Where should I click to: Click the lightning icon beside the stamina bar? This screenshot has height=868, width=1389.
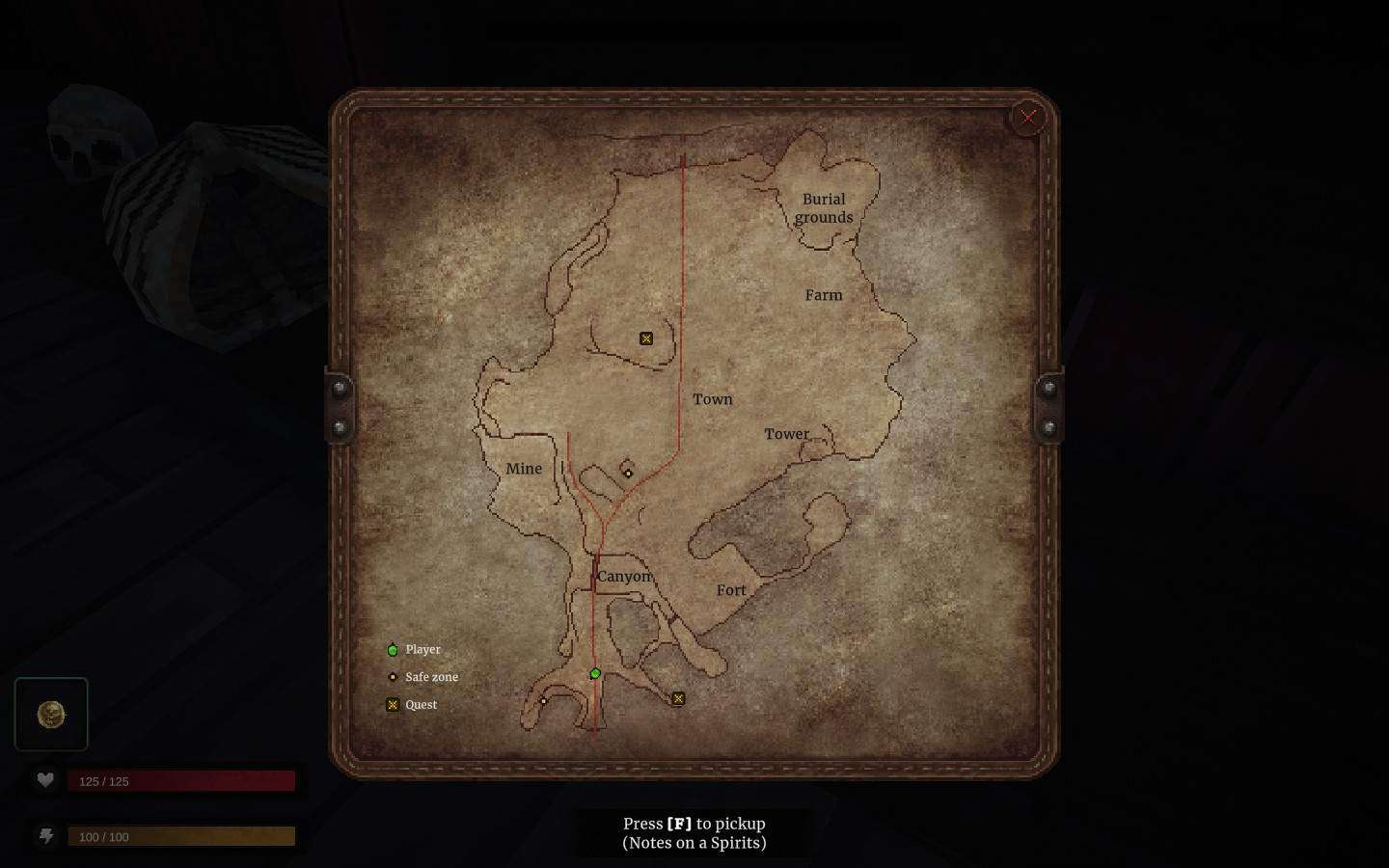[x=46, y=836]
